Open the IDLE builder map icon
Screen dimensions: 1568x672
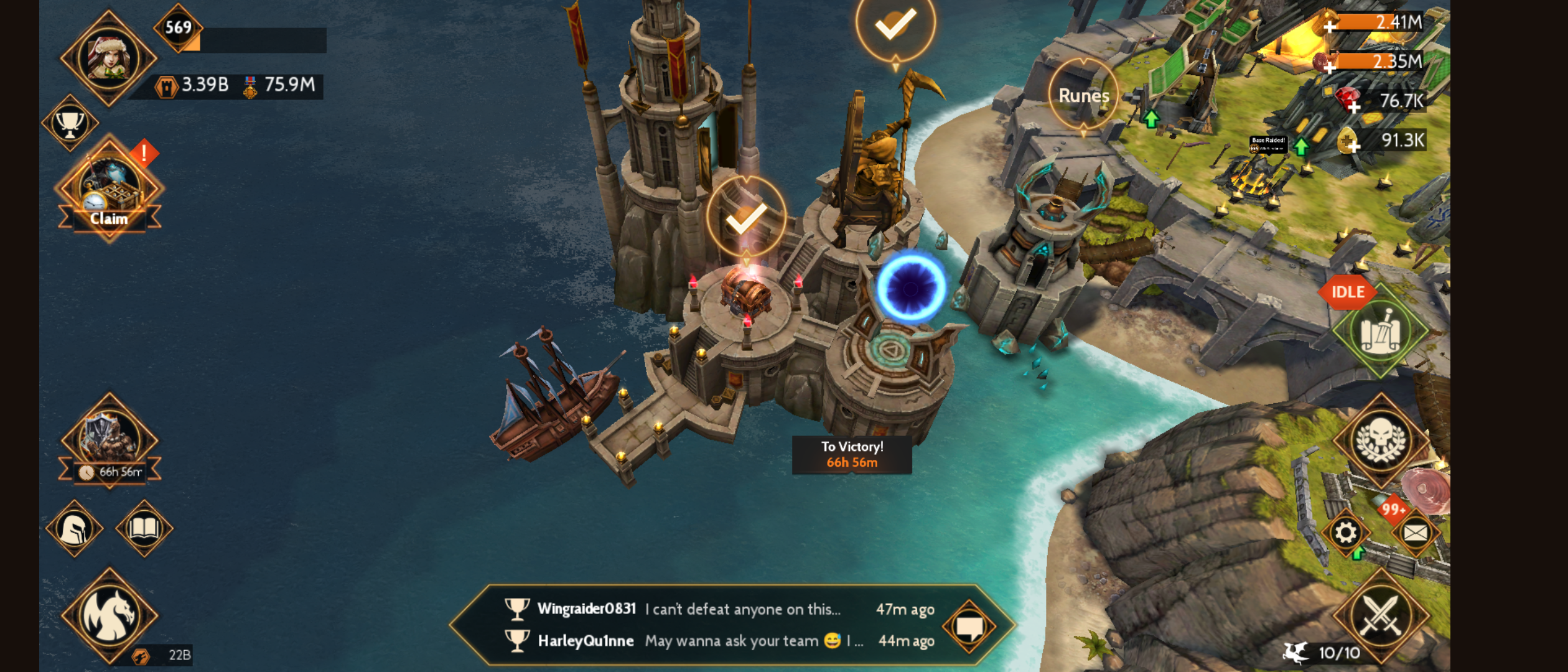[1380, 331]
